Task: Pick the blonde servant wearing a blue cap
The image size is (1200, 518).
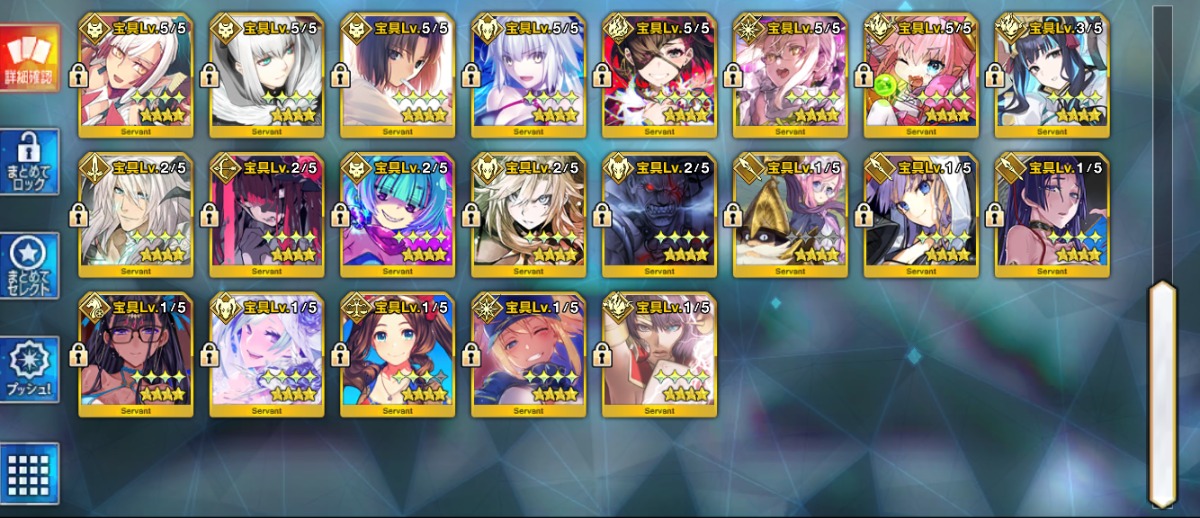Action: pyautogui.click(x=529, y=355)
